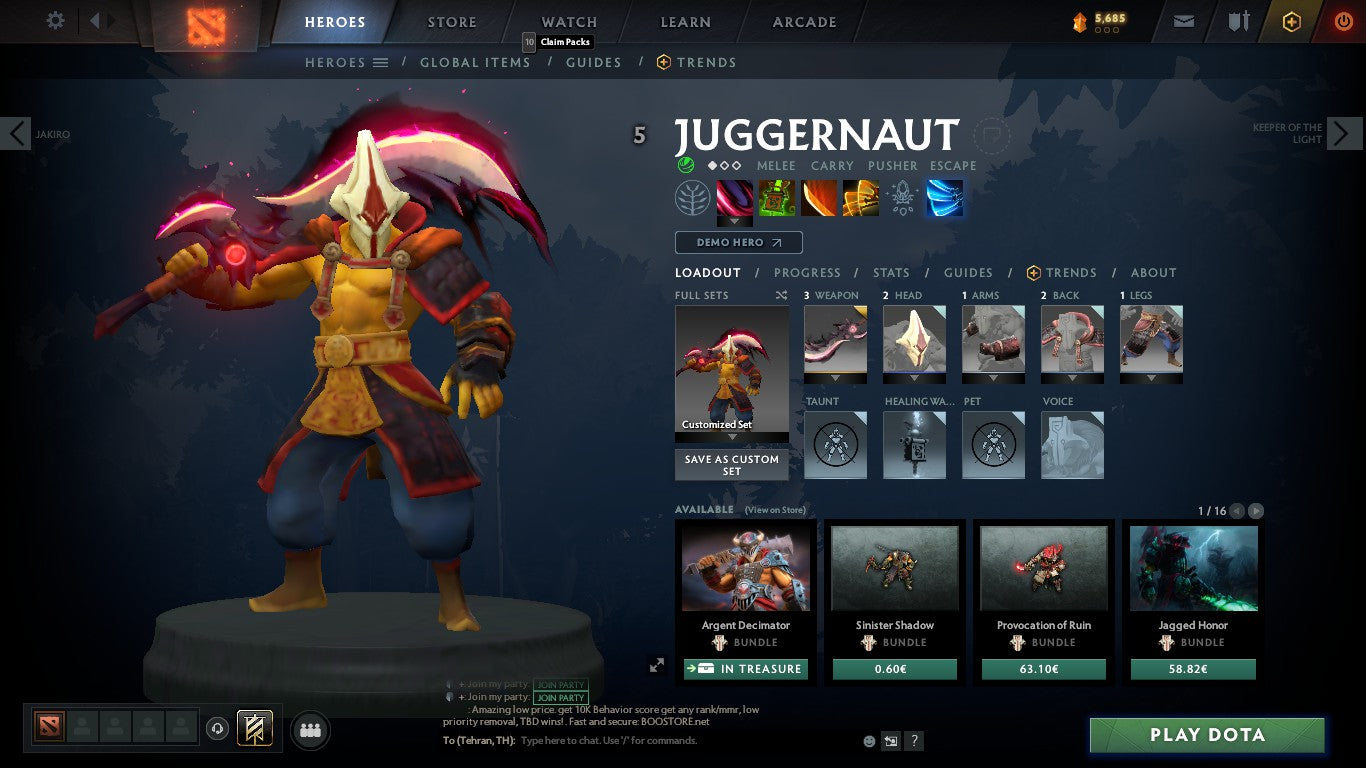Screen dimensions: 1366x768
Task: Select the Jagged Honor bundle thumbnail
Action: (1192, 567)
